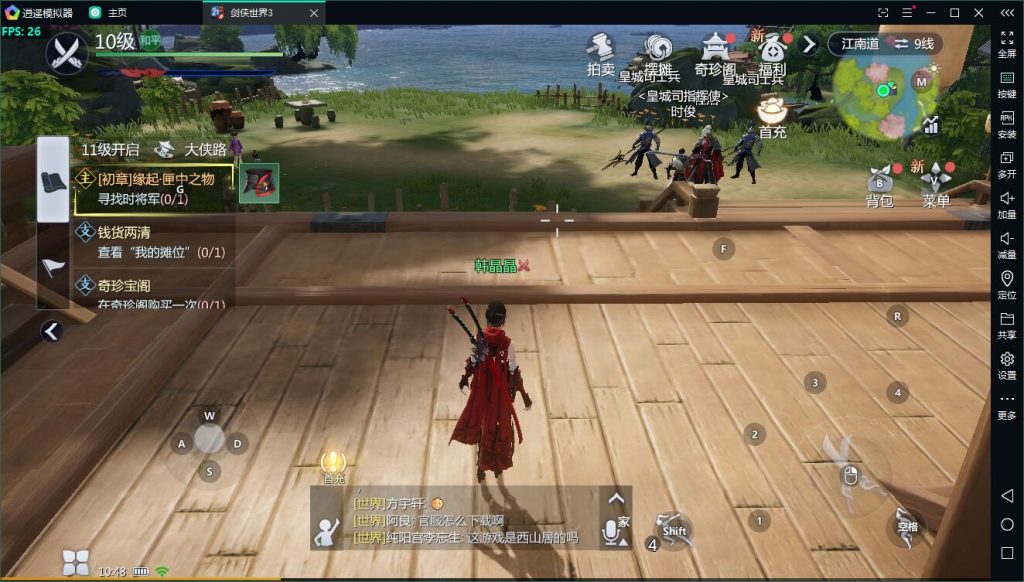Open the 大侠路 progression feature
The width and height of the screenshot is (1024, 582).
[x=192, y=150]
